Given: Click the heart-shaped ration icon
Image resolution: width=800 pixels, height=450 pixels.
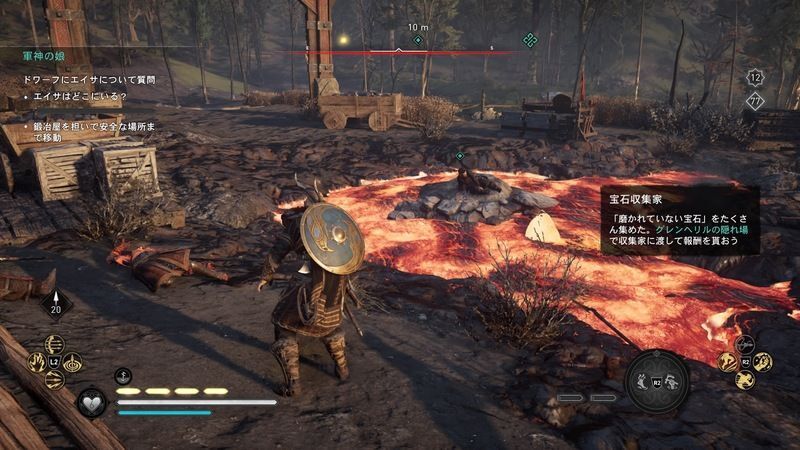Looking at the screenshot, I should [x=91, y=402].
